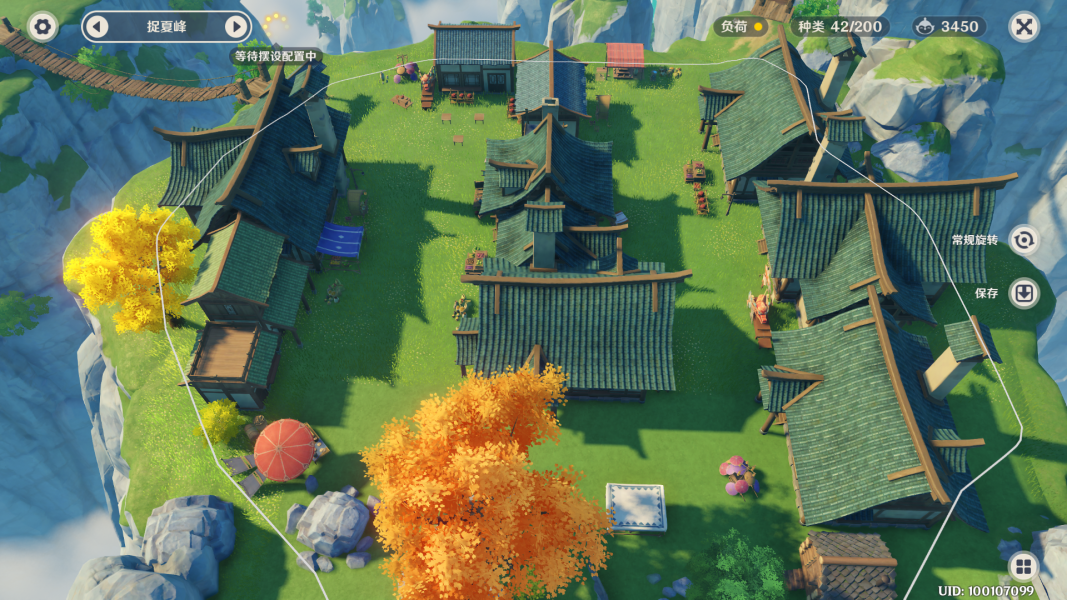Screen dimensions: 1067x600
Task: Close the editing mode with the X button
Action: 1023,26
